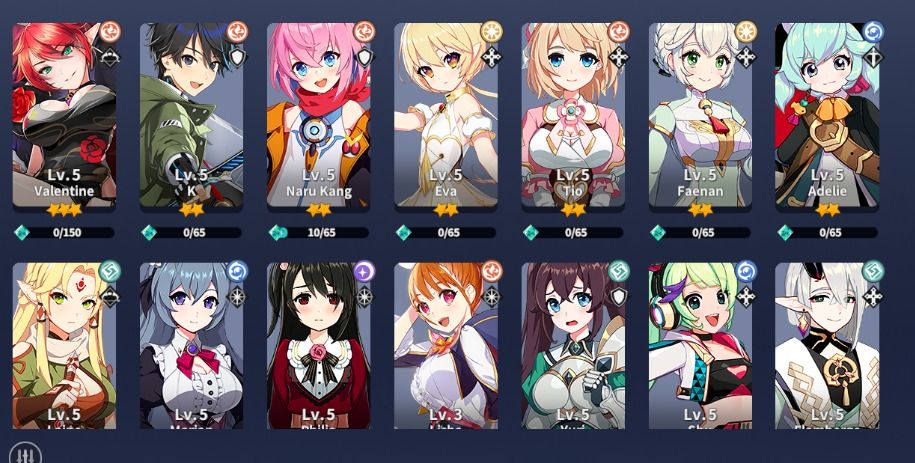Open Naru Kang's hero card
This screenshot has width=915, height=463.
pyautogui.click(x=318, y=115)
